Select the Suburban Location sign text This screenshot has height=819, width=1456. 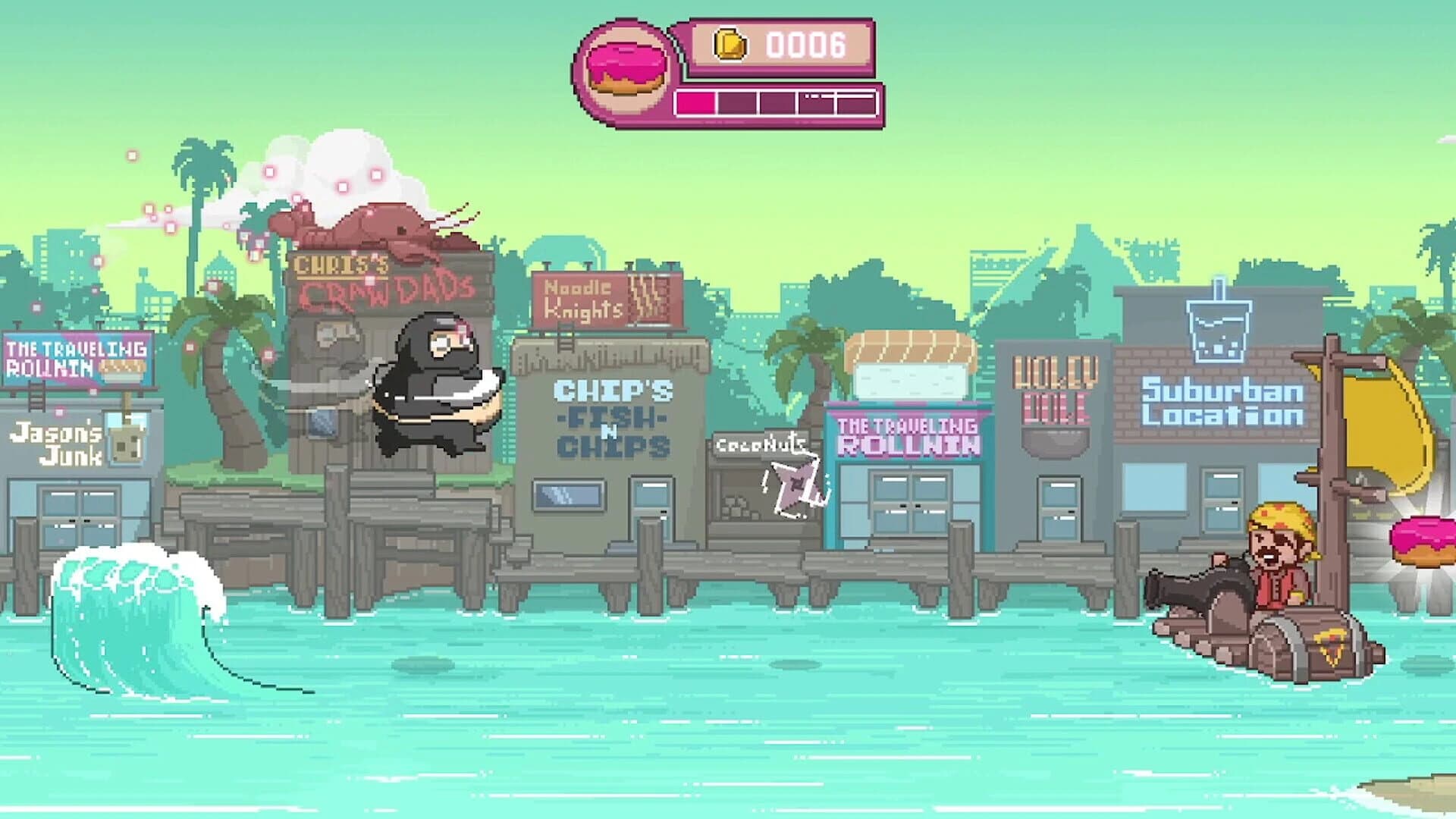click(x=1219, y=402)
